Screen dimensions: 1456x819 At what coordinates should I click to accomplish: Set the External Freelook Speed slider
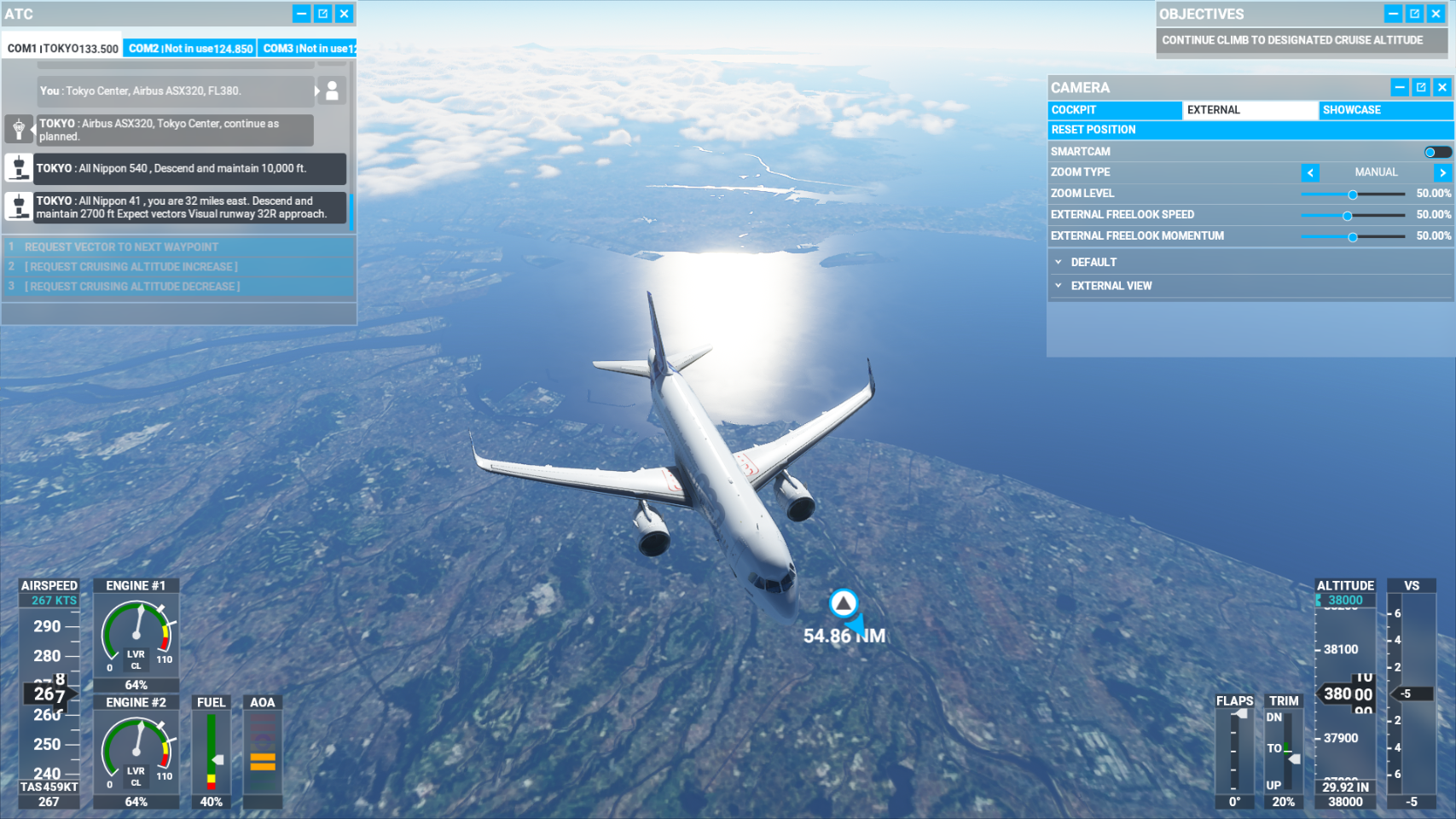click(1348, 216)
